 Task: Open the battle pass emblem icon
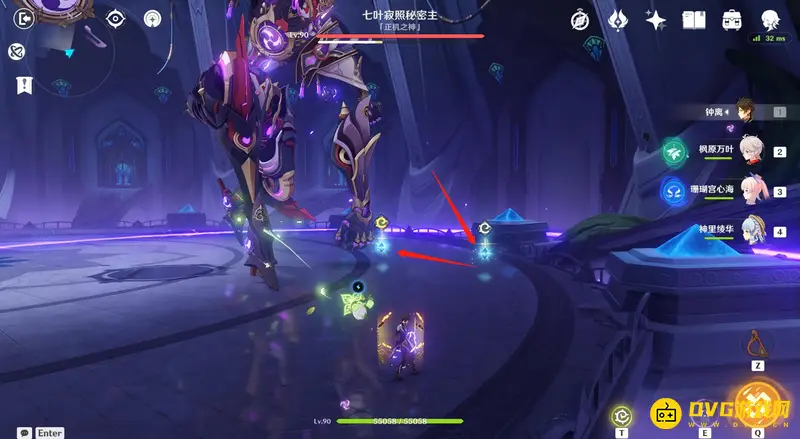(x=617, y=19)
